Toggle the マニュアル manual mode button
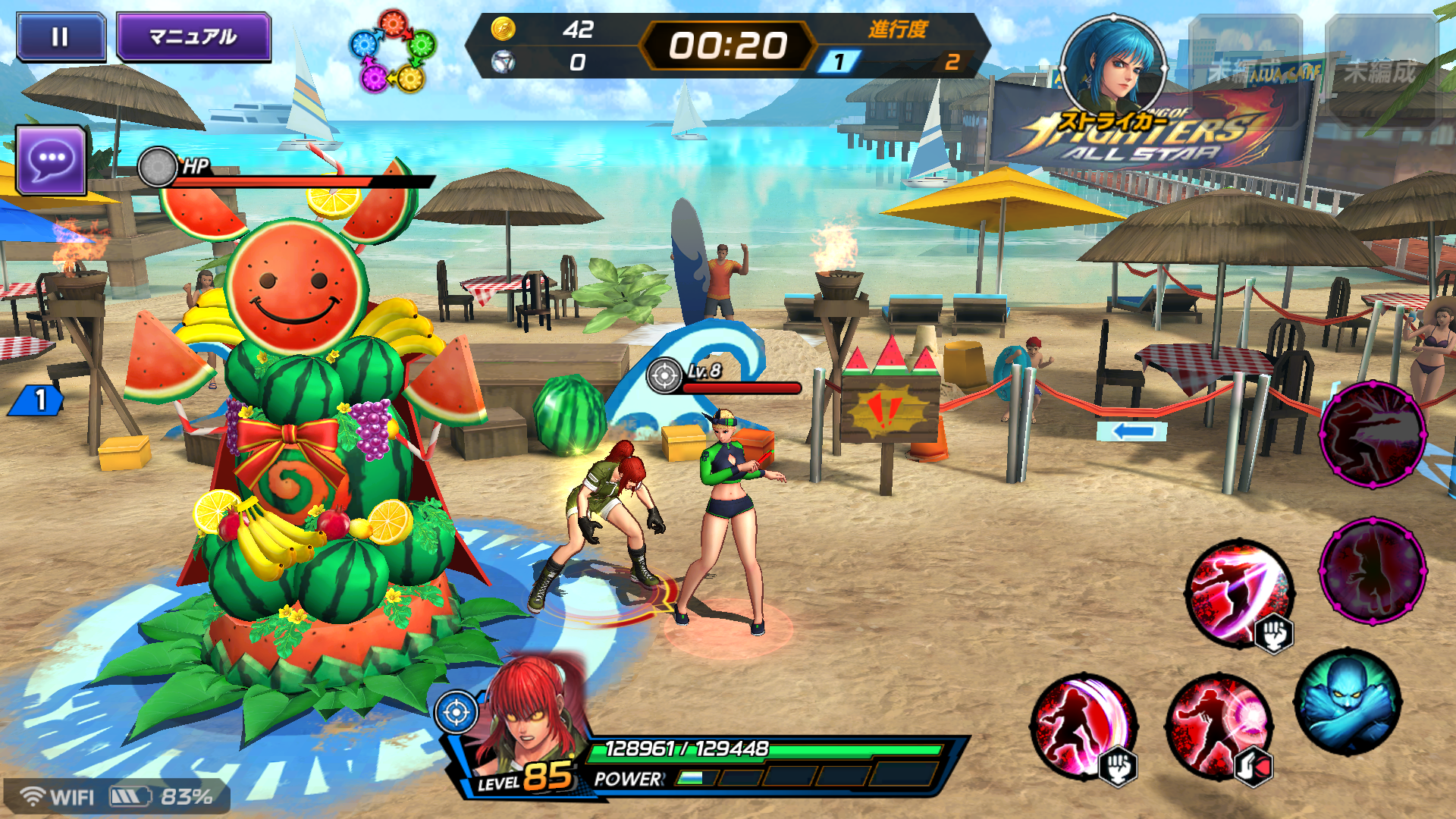The height and width of the screenshot is (819, 1456). point(193,36)
